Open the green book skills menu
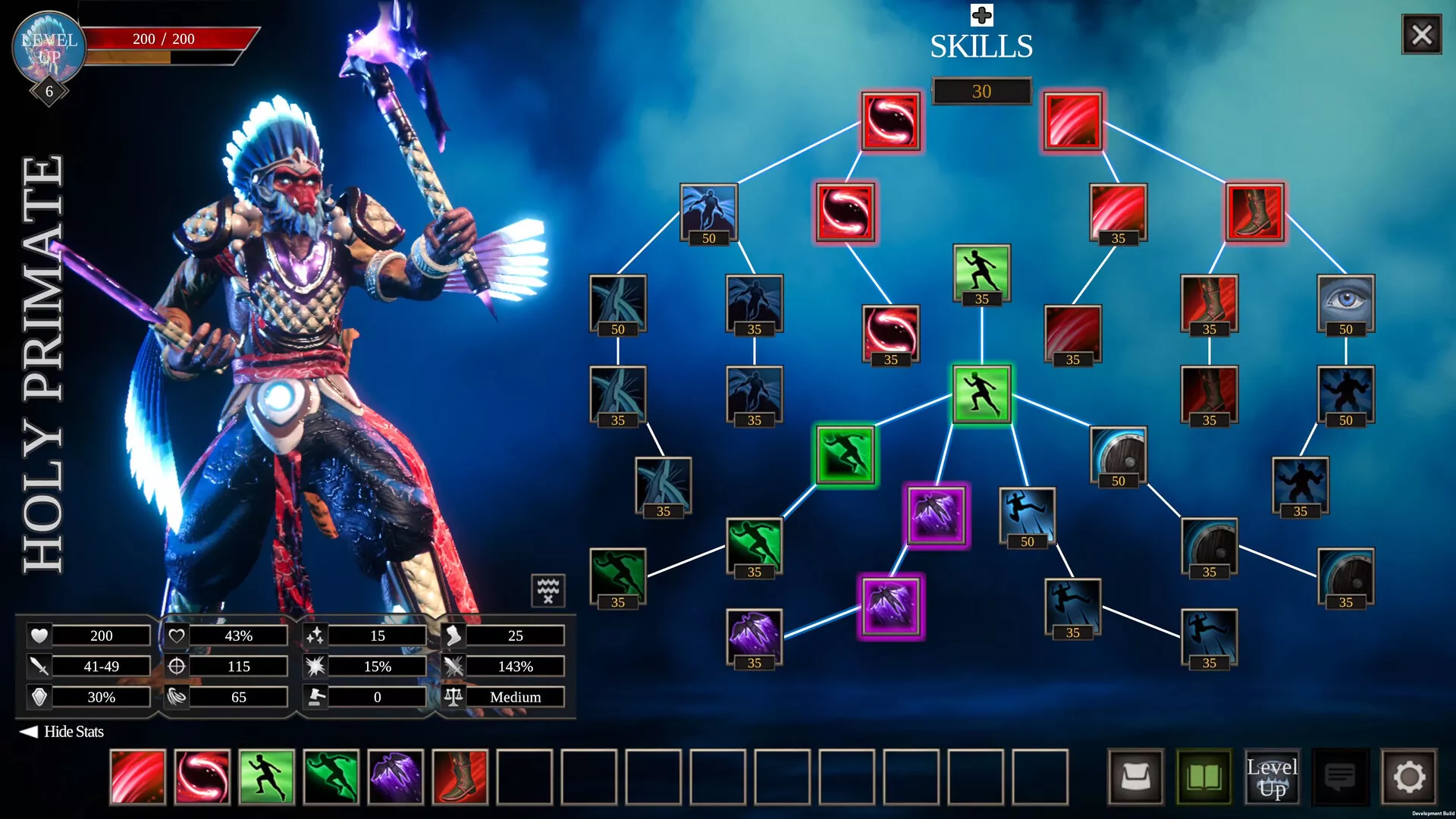 [1203, 777]
